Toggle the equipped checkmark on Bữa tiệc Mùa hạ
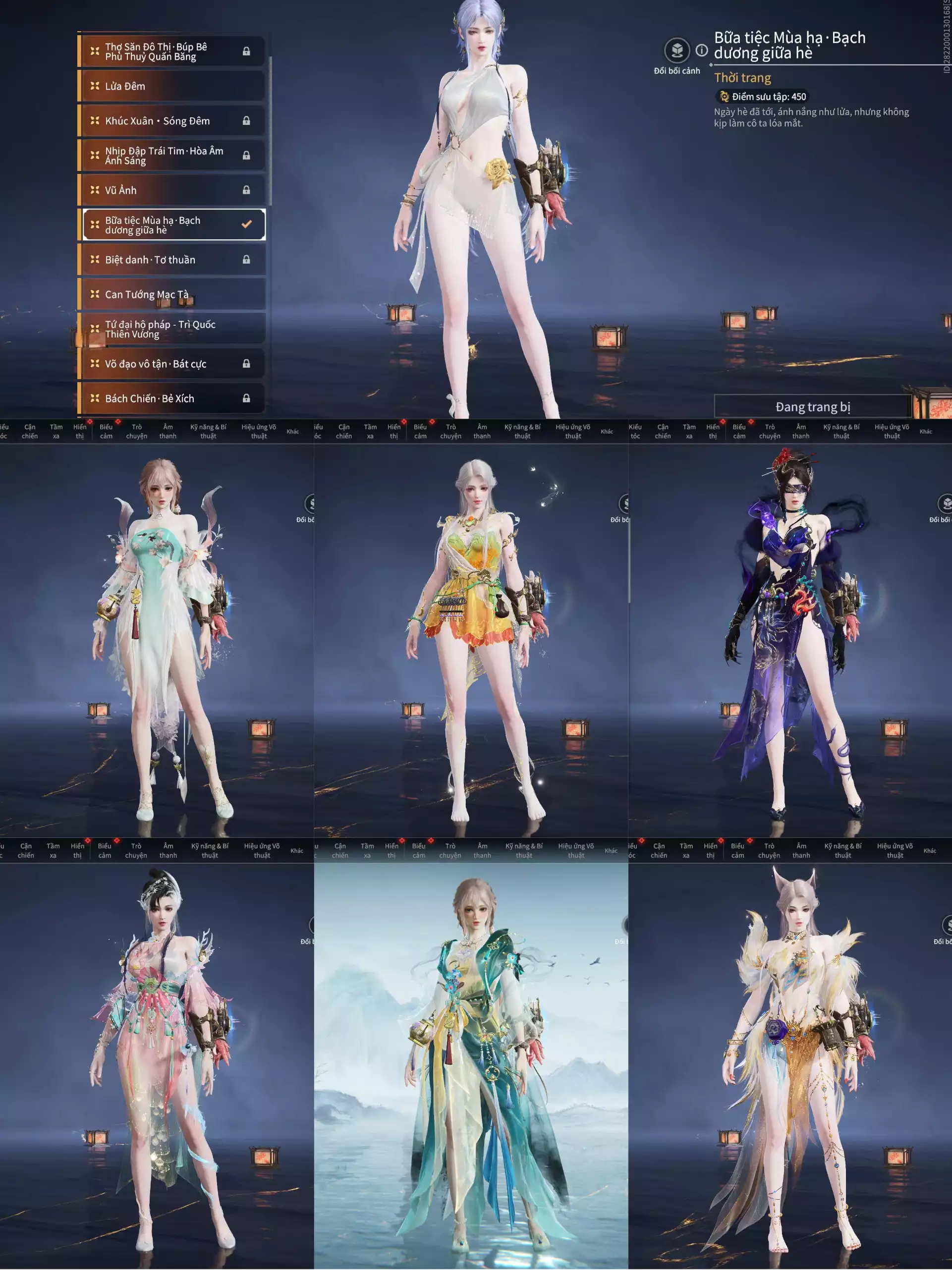 (247, 224)
